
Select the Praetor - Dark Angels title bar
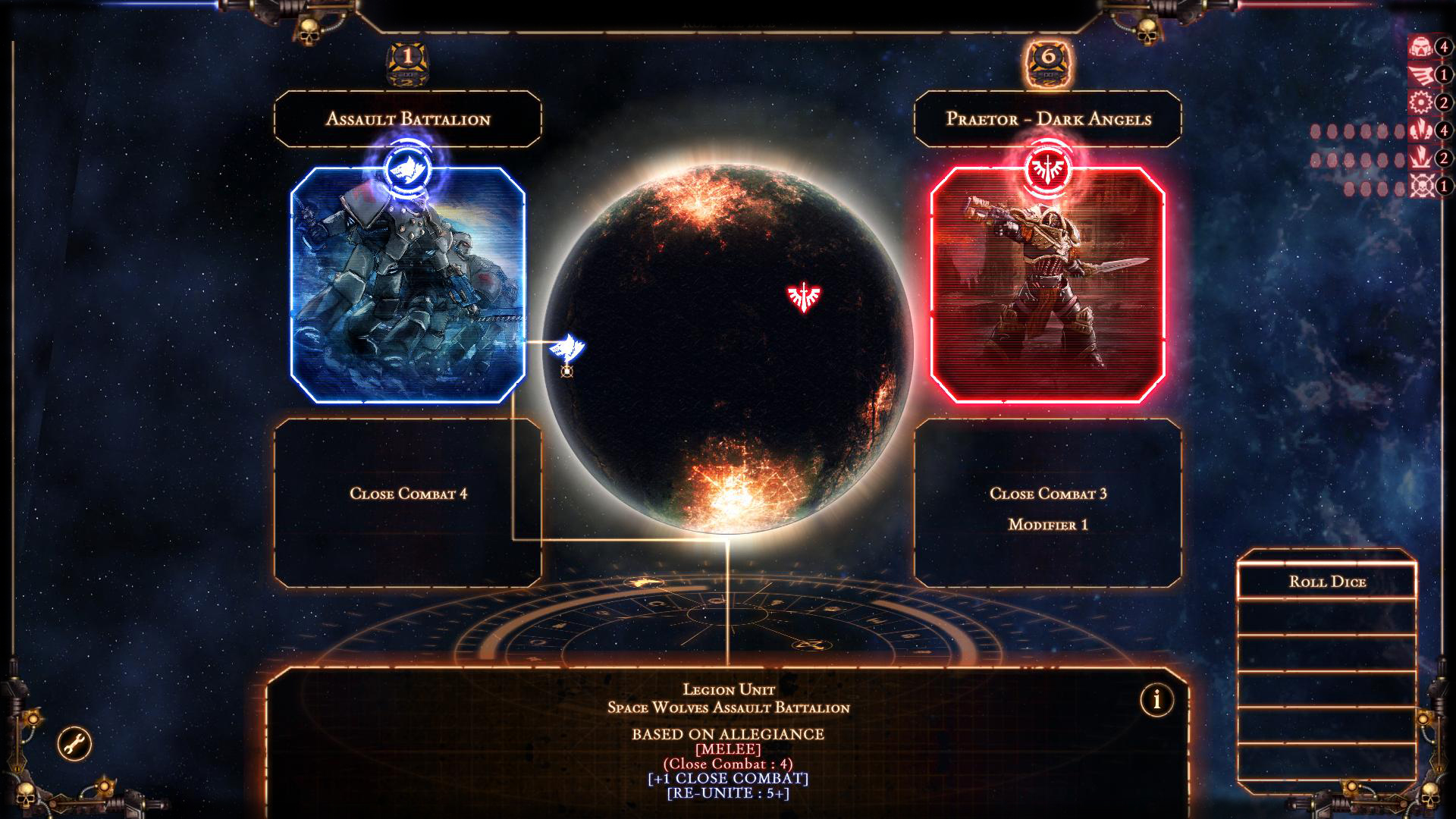pyautogui.click(x=1049, y=118)
